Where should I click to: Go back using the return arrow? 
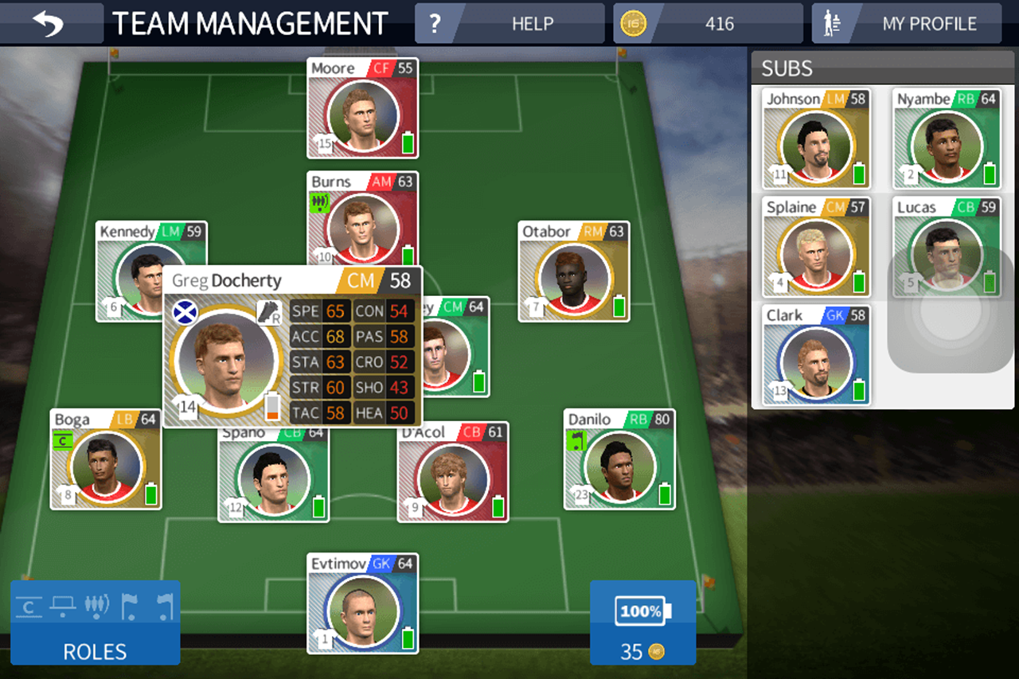point(48,24)
